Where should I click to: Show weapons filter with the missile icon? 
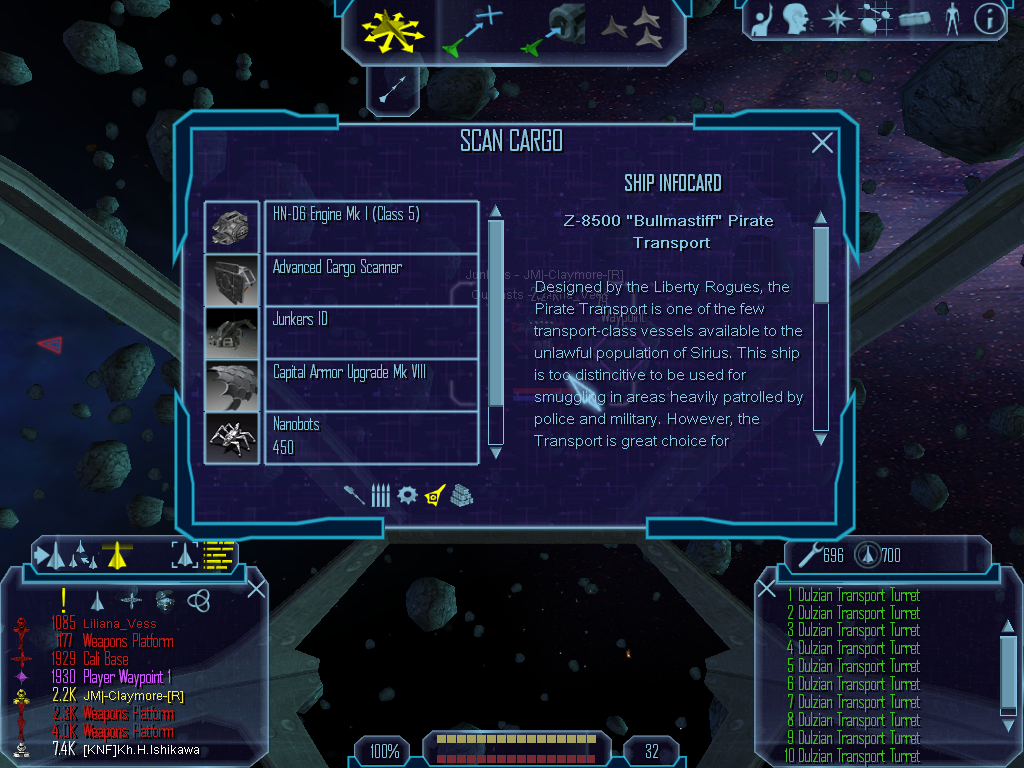pyautogui.click(x=354, y=495)
